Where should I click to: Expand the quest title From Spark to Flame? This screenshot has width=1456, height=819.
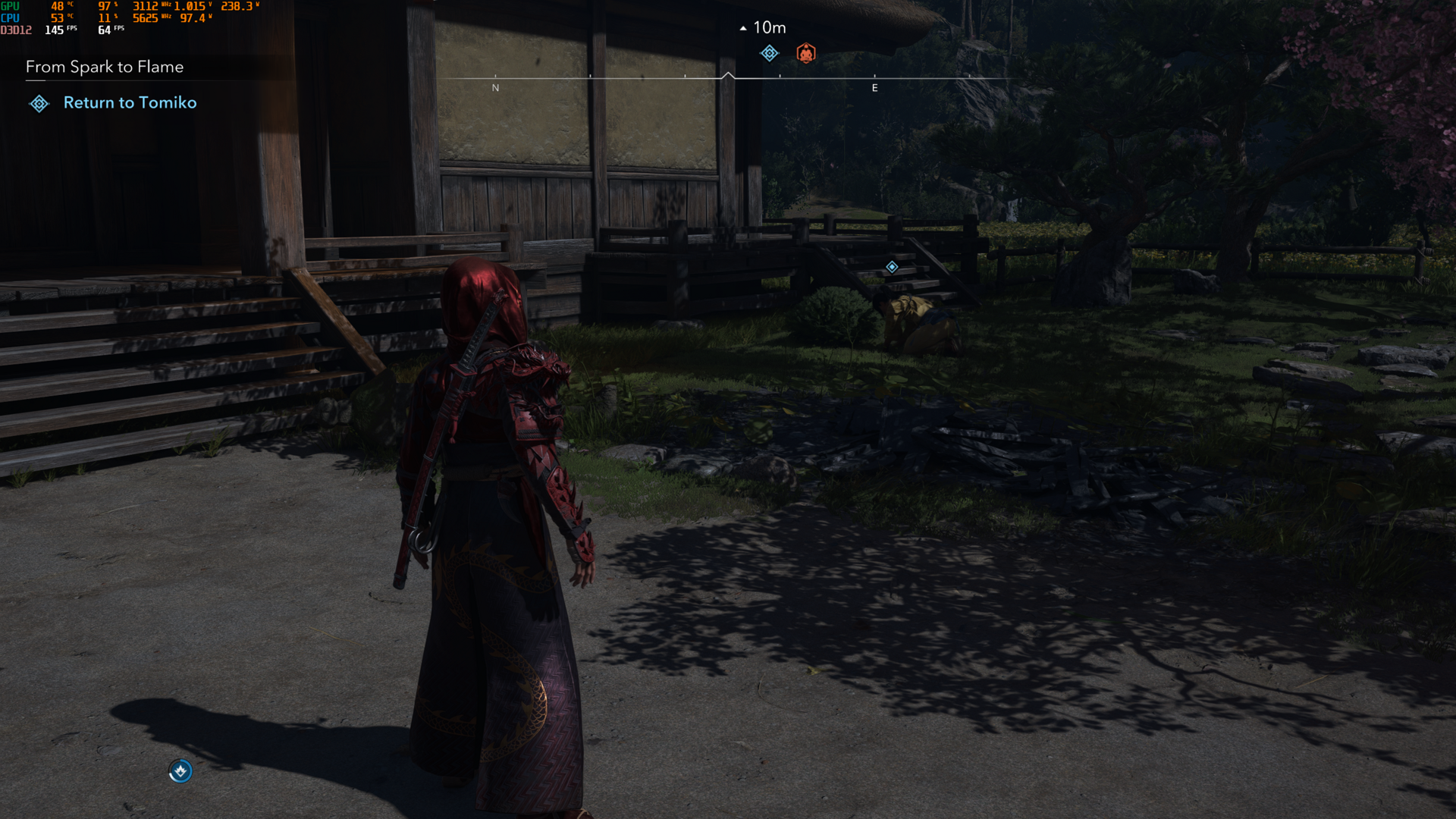click(104, 67)
